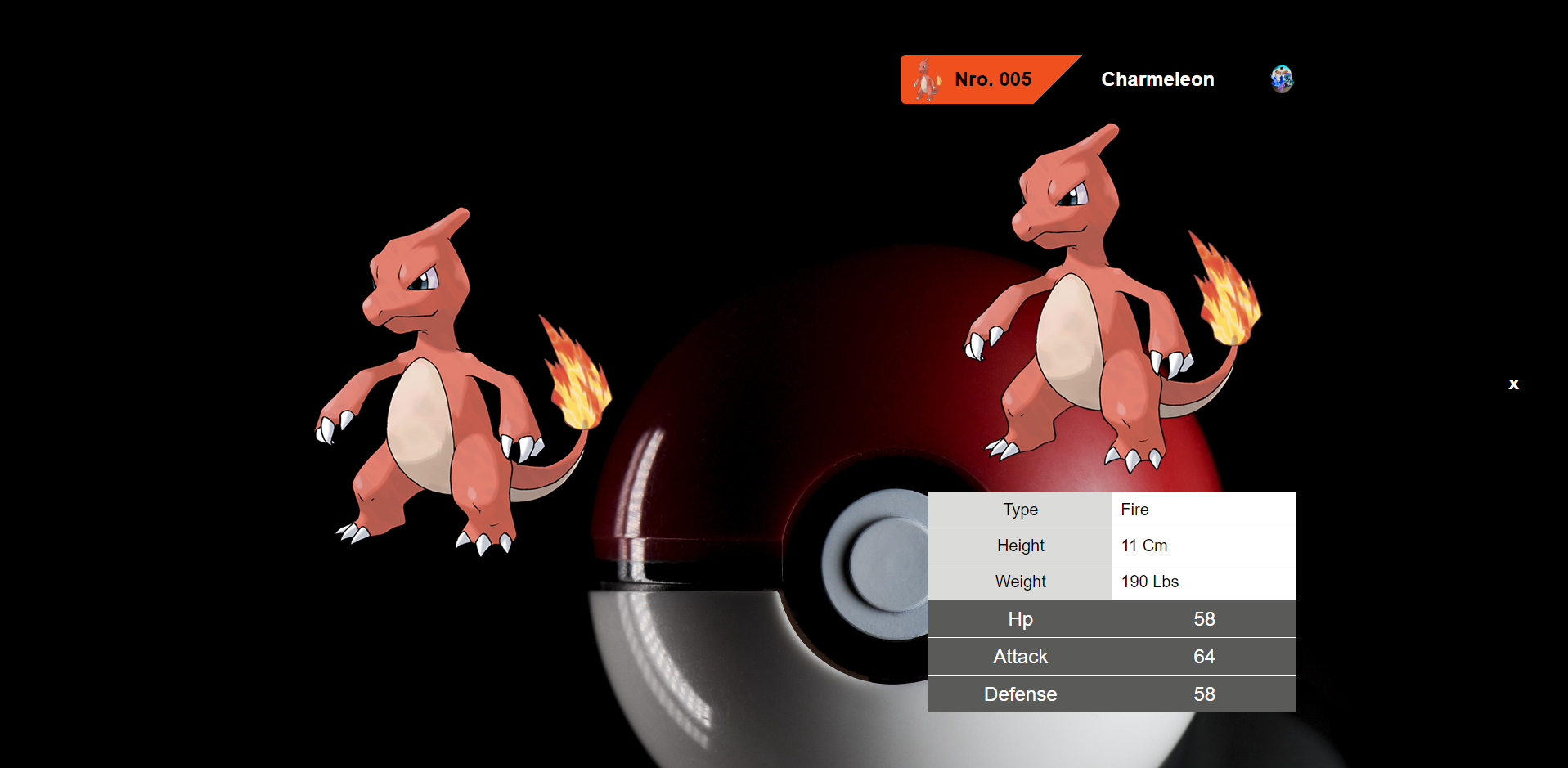Open the Type tab in the stats table
Viewport: 1568px width, 768px height.
[x=1020, y=510]
